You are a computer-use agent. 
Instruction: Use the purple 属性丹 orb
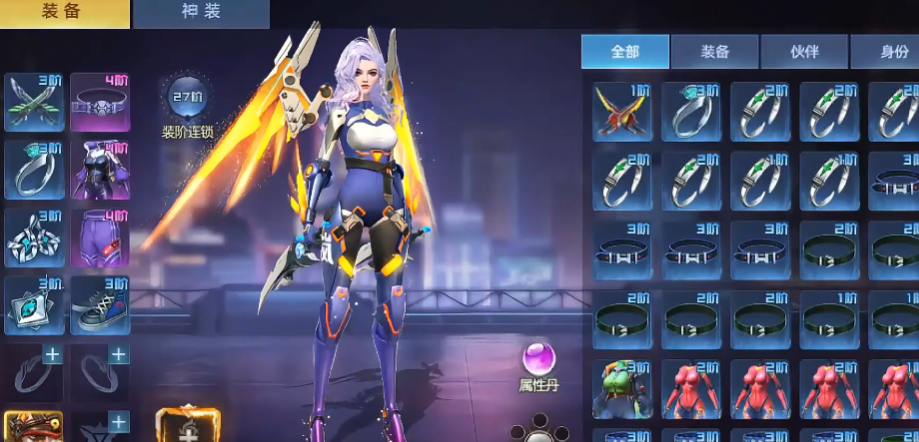[x=538, y=358]
